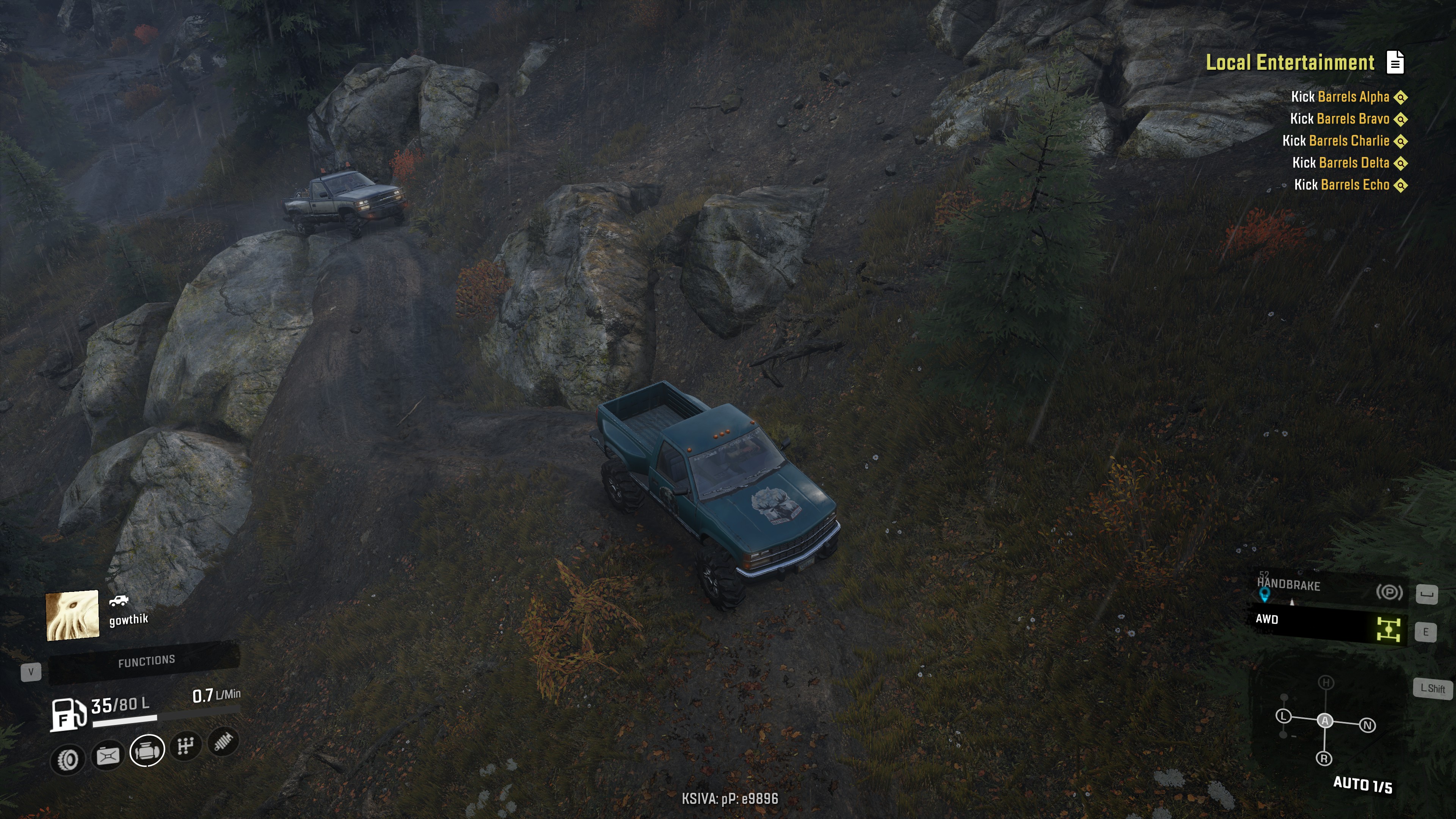Click the suspension spring status icon
This screenshot has height=819, width=1456.
[x=223, y=742]
